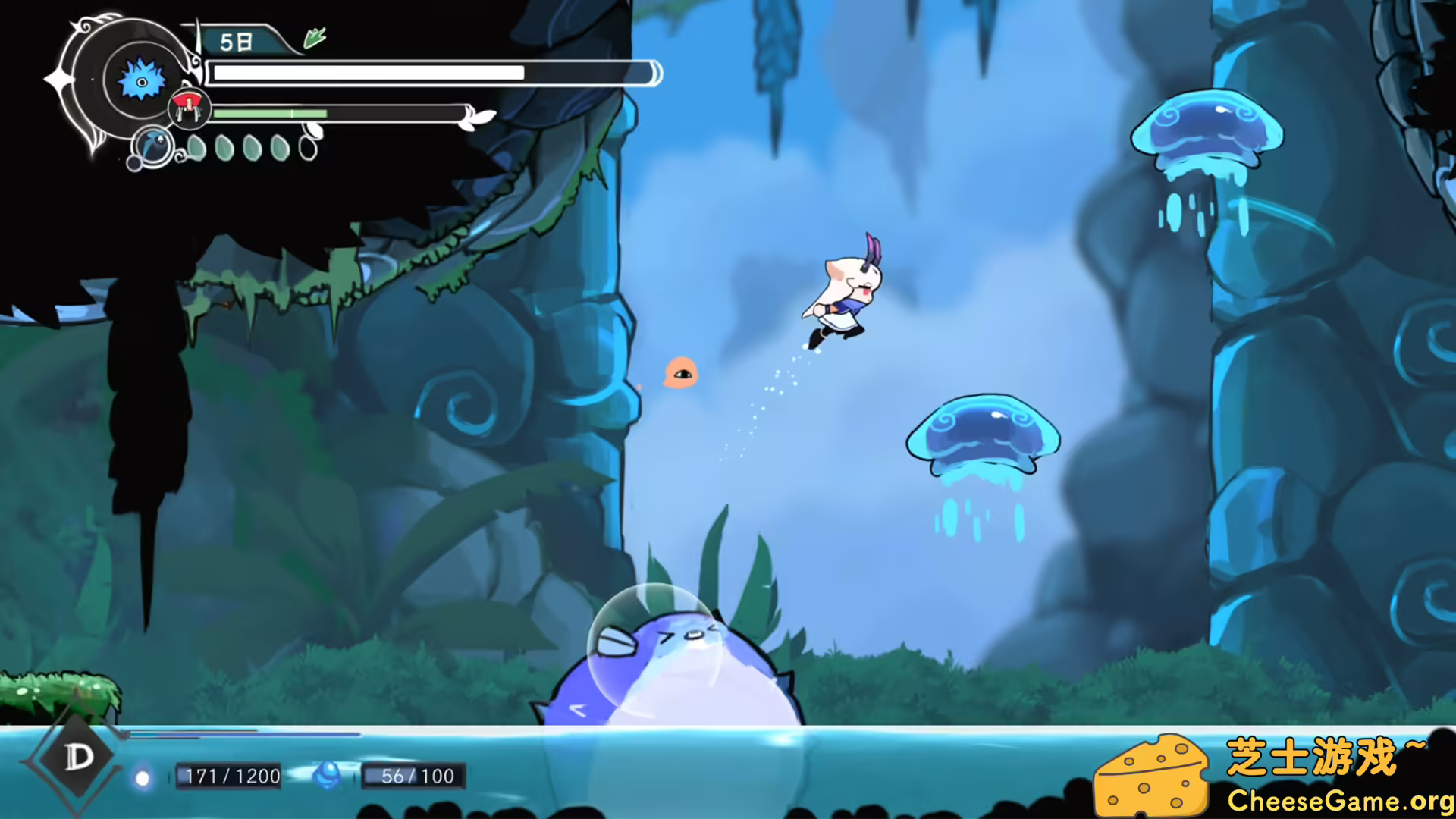Click the red mushroom companion icon
Screen dimensions: 1456x819
[187, 105]
